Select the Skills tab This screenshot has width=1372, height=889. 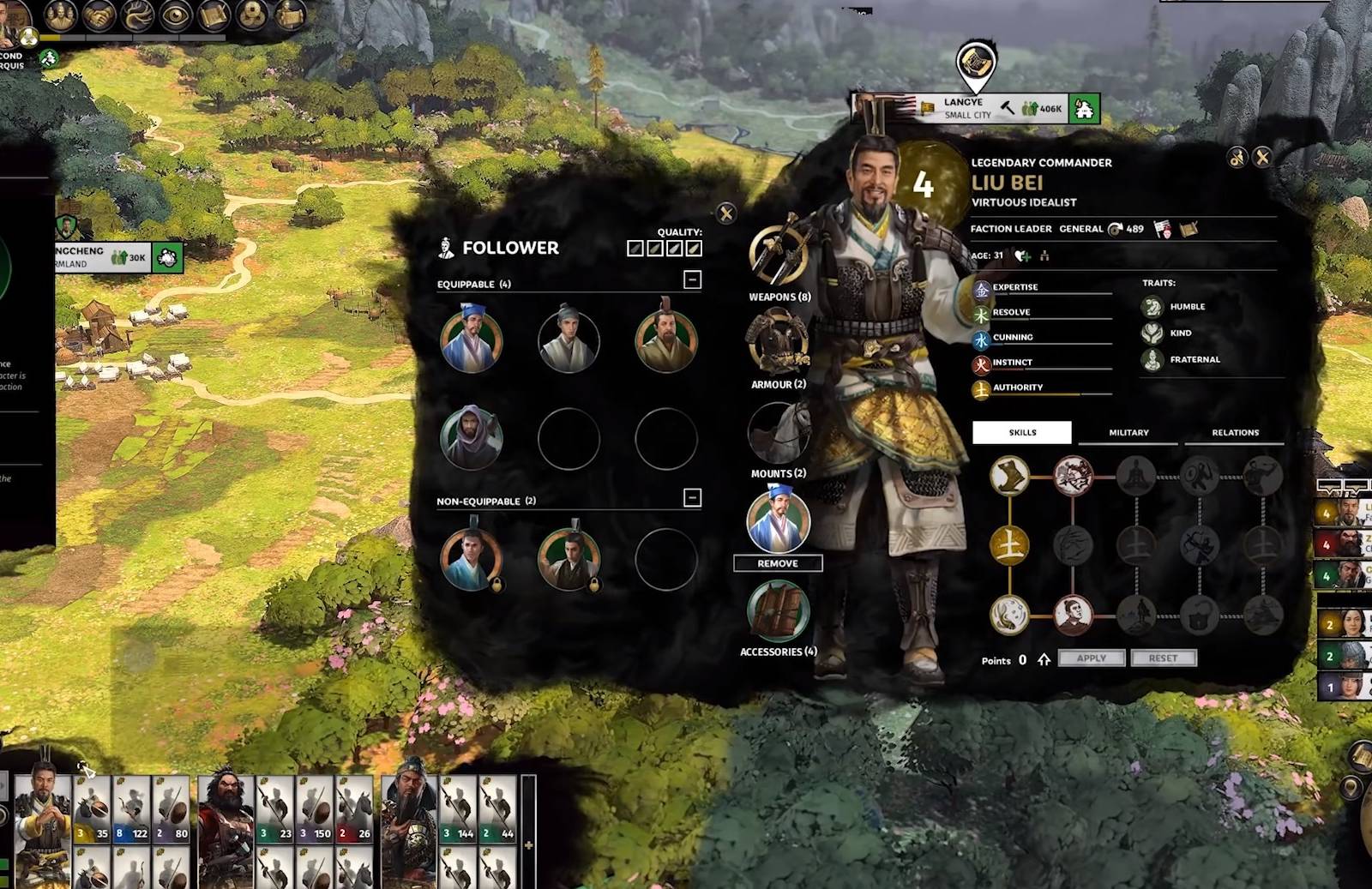[x=1022, y=433]
